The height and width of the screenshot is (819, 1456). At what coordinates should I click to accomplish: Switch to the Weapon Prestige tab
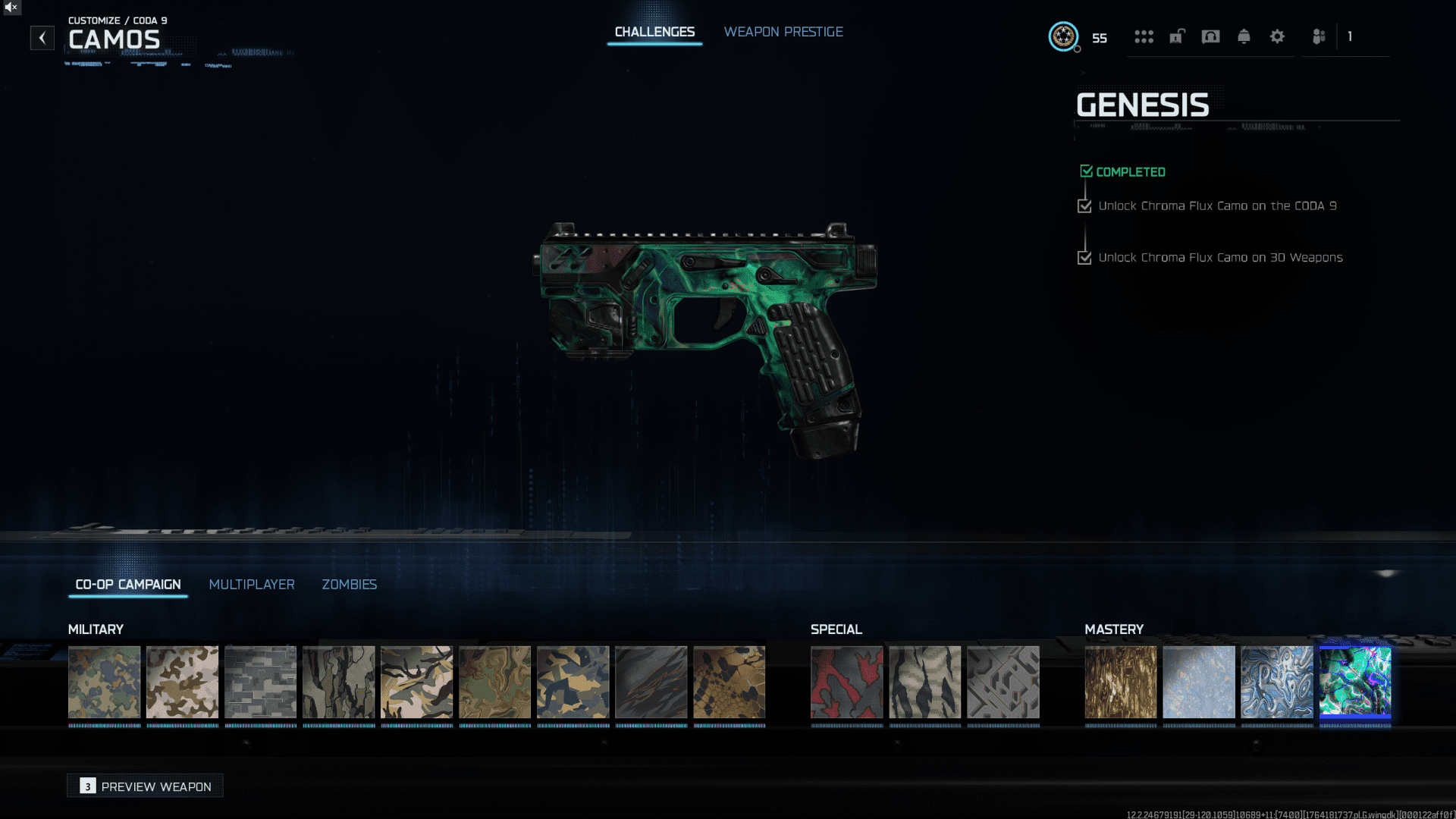pyautogui.click(x=783, y=32)
